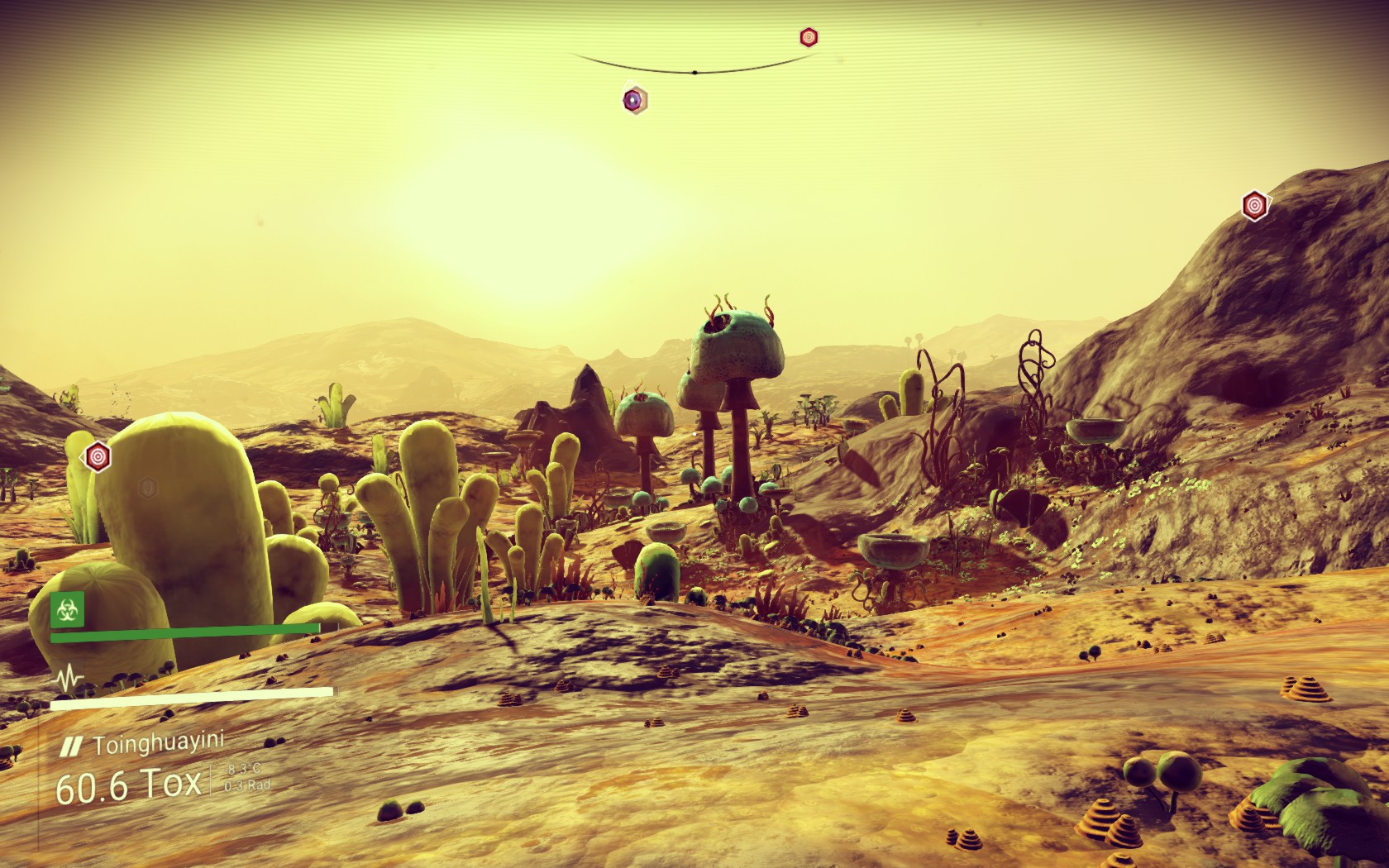Click the red target marker beside the compass arc
This screenshot has height=868, width=1389.
tap(809, 36)
